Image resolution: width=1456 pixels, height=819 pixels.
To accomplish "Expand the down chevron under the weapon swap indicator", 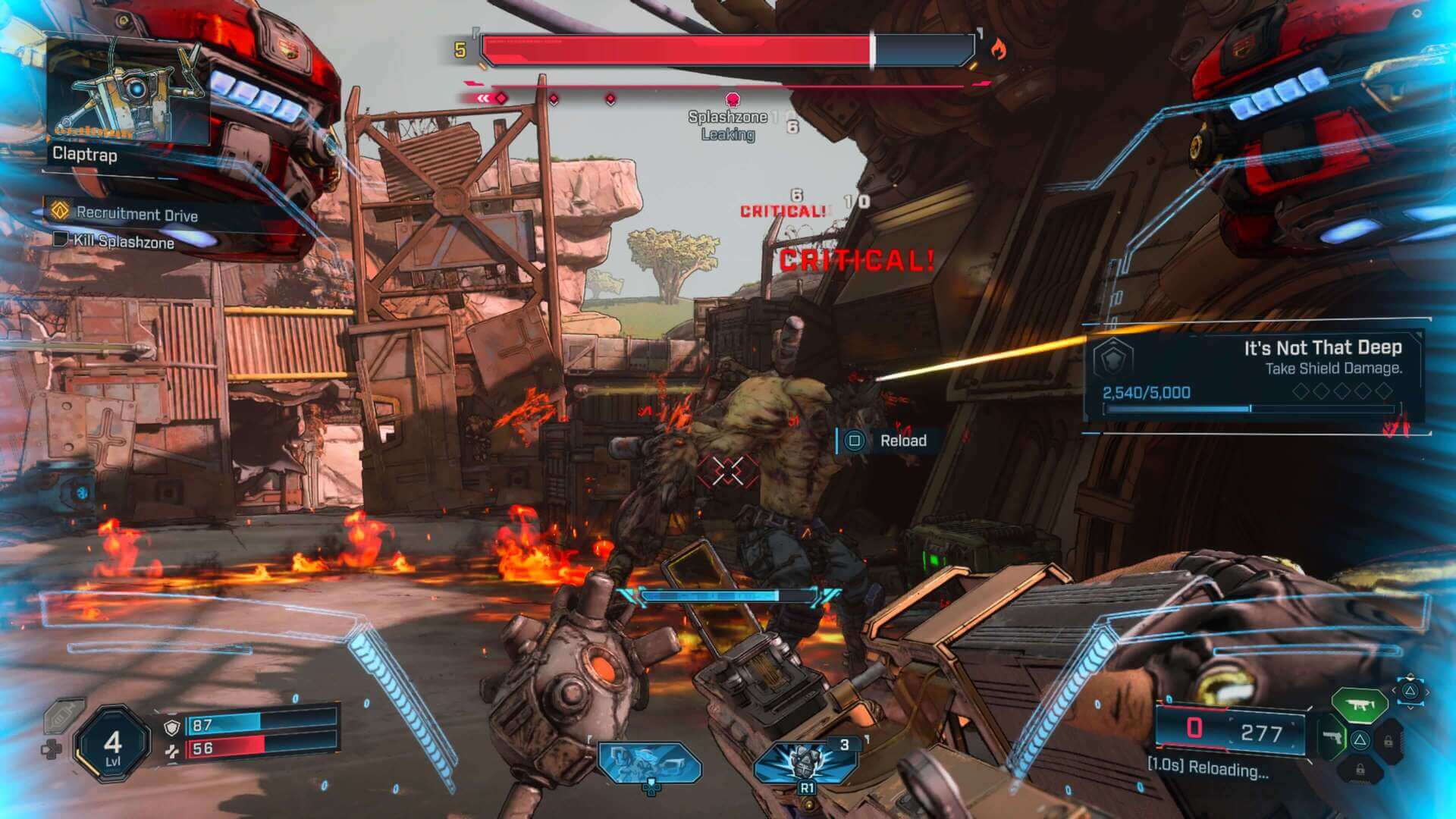I will (1410, 708).
